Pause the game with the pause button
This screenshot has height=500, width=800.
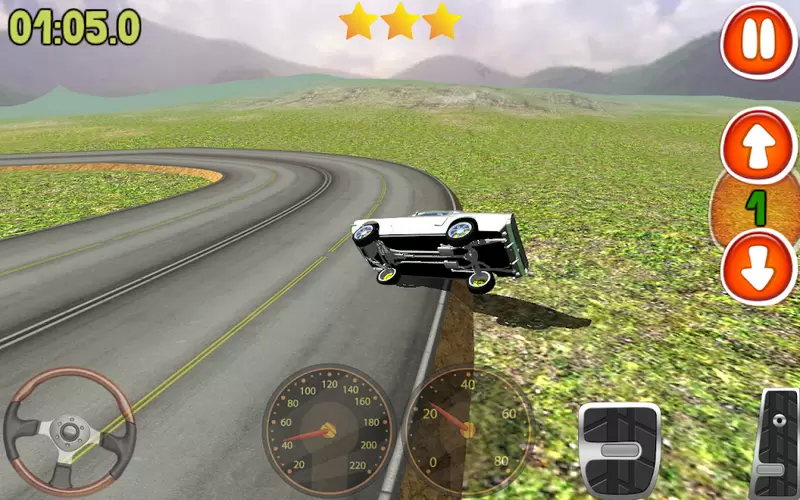point(758,41)
